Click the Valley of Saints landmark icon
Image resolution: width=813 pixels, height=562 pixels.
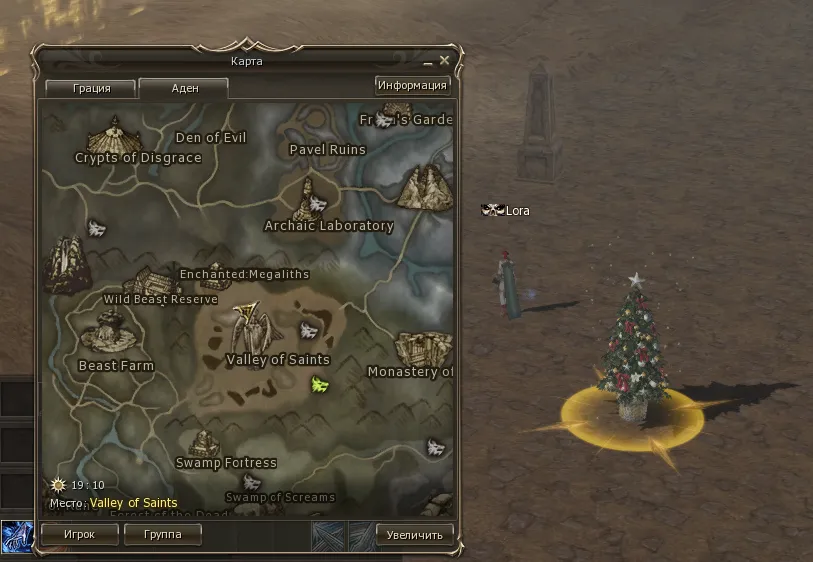click(x=249, y=325)
